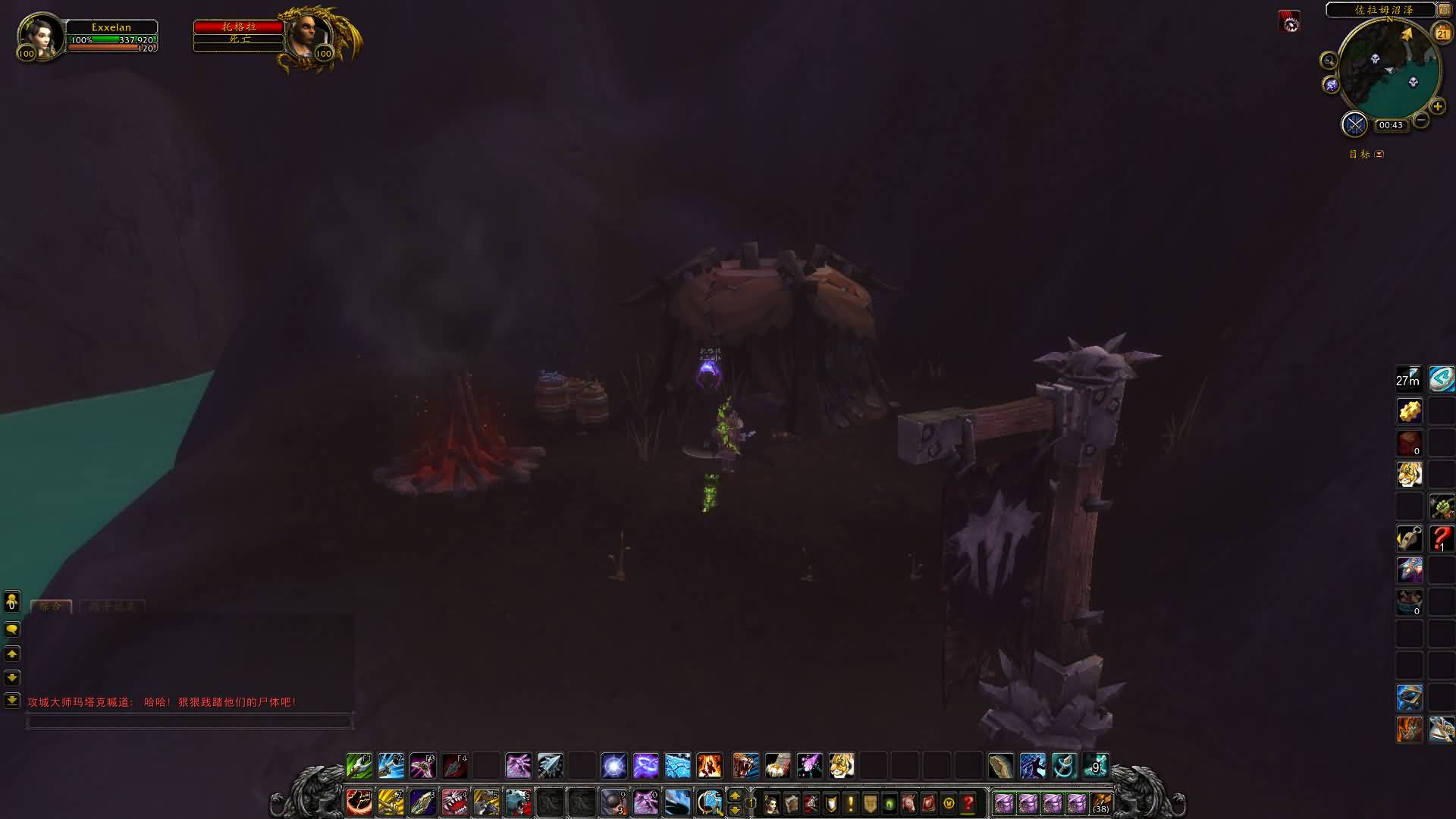Select the dead target's portrait frame
This screenshot has width=1456, height=819.
coord(310,36)
